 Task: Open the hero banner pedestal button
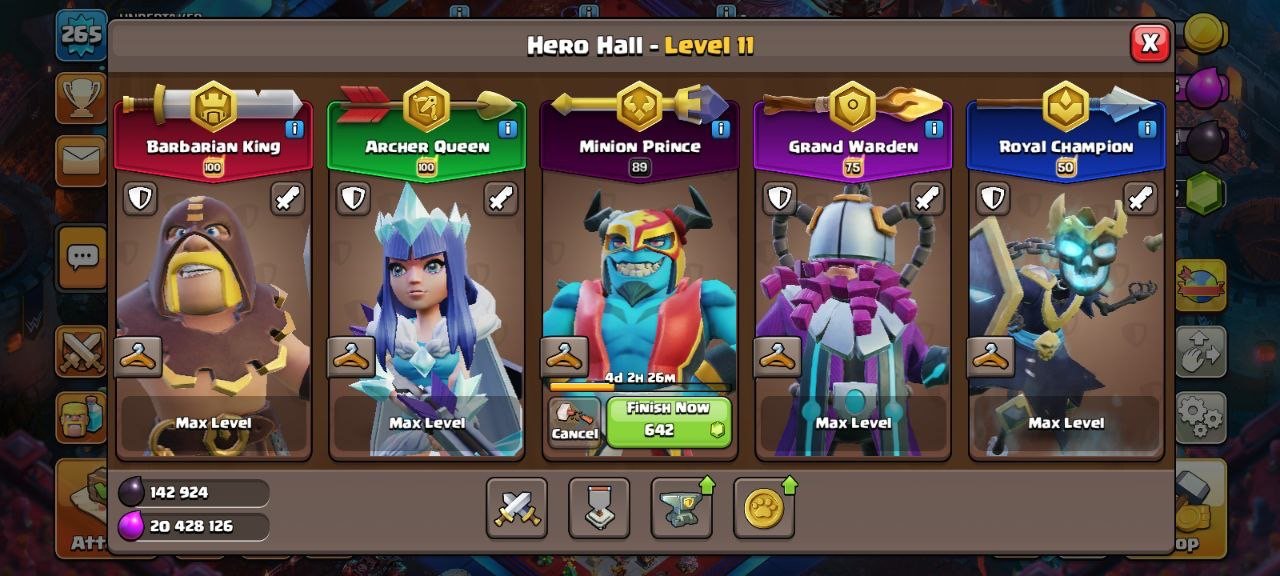pyautogui.click(x=599, y=508)
